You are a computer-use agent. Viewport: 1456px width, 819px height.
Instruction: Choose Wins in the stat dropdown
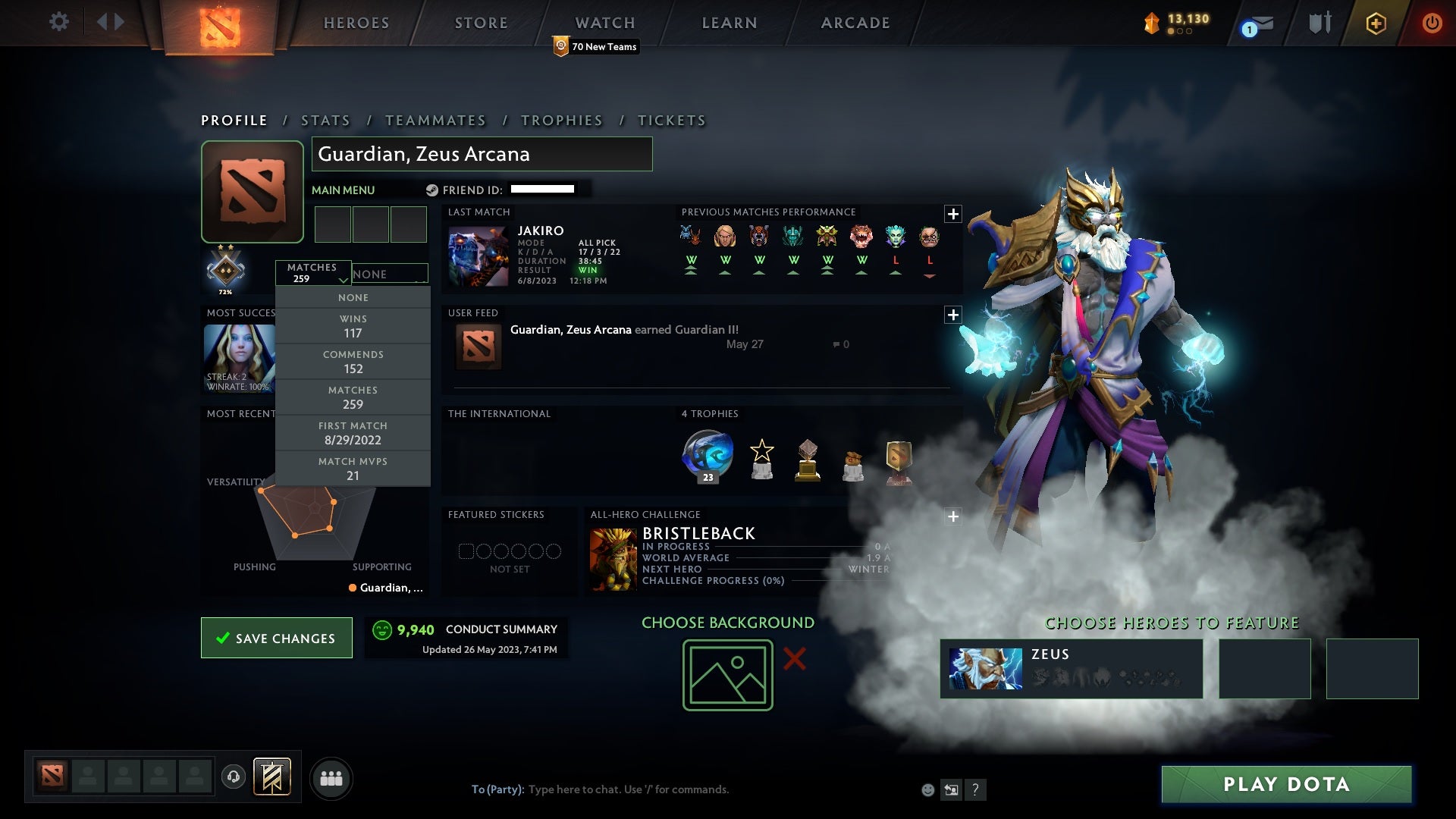tap(353, 326)
